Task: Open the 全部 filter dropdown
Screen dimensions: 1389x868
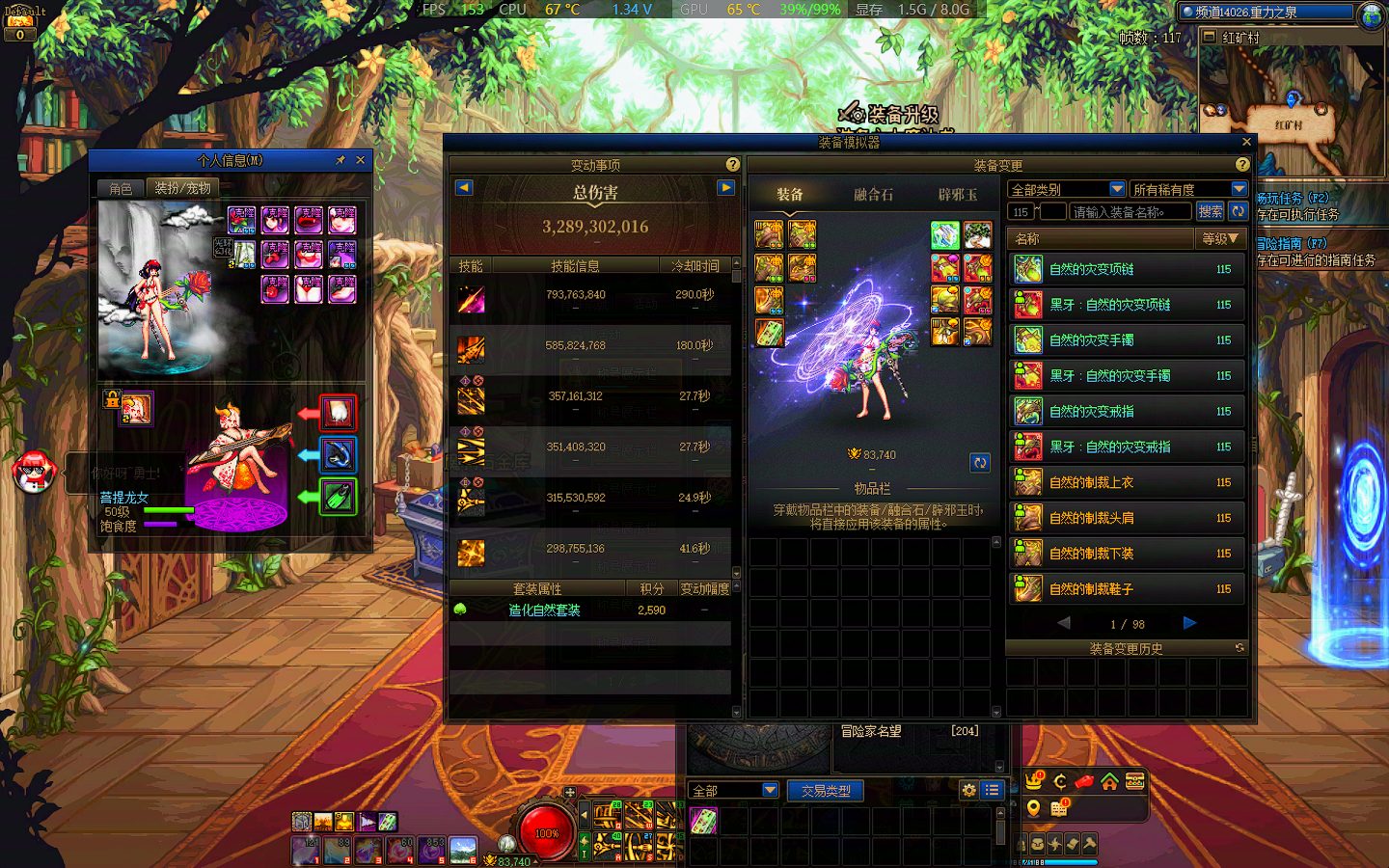Action: click(x=733, y=791)
